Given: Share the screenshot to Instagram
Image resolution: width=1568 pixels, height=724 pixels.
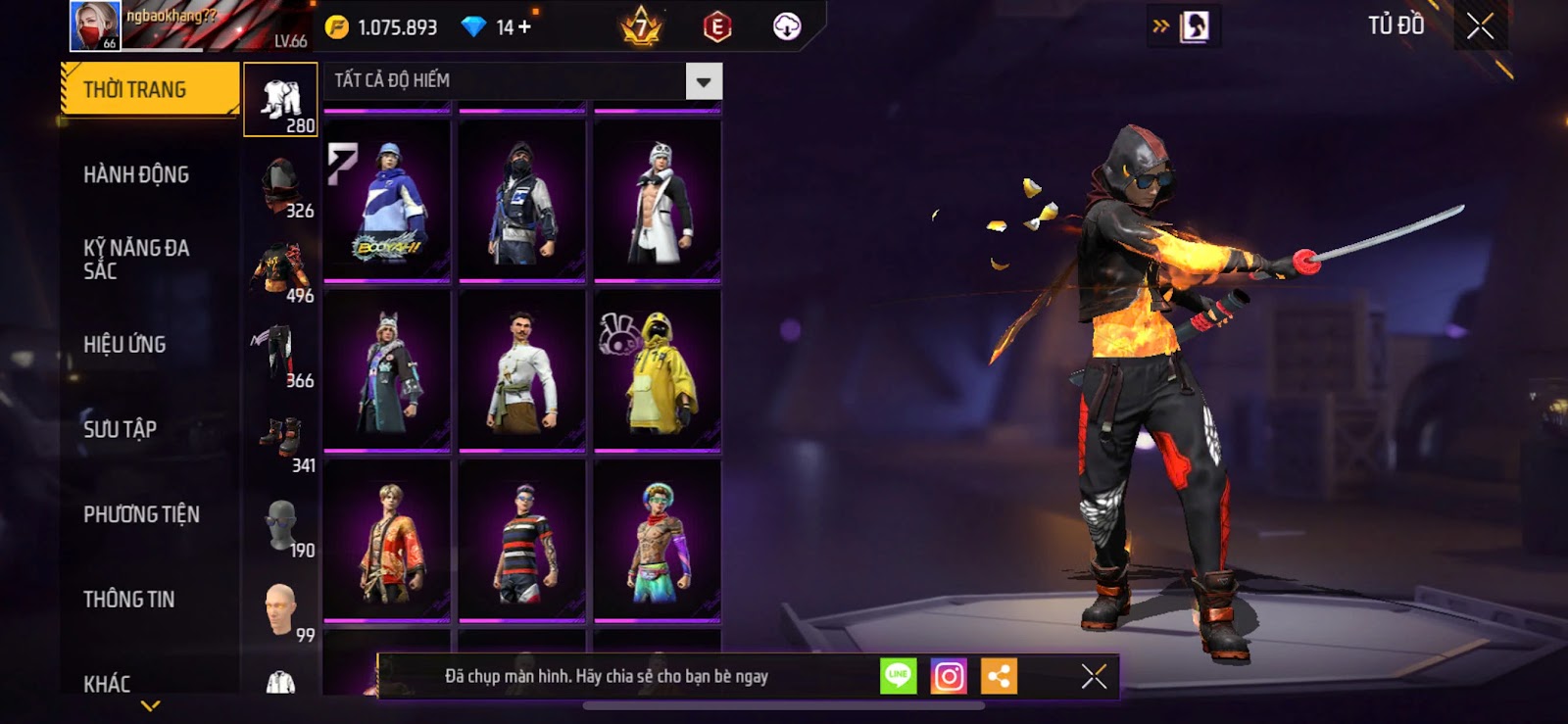Looking at the screenshot, I should pyautogui.click(x=948, y=676).
